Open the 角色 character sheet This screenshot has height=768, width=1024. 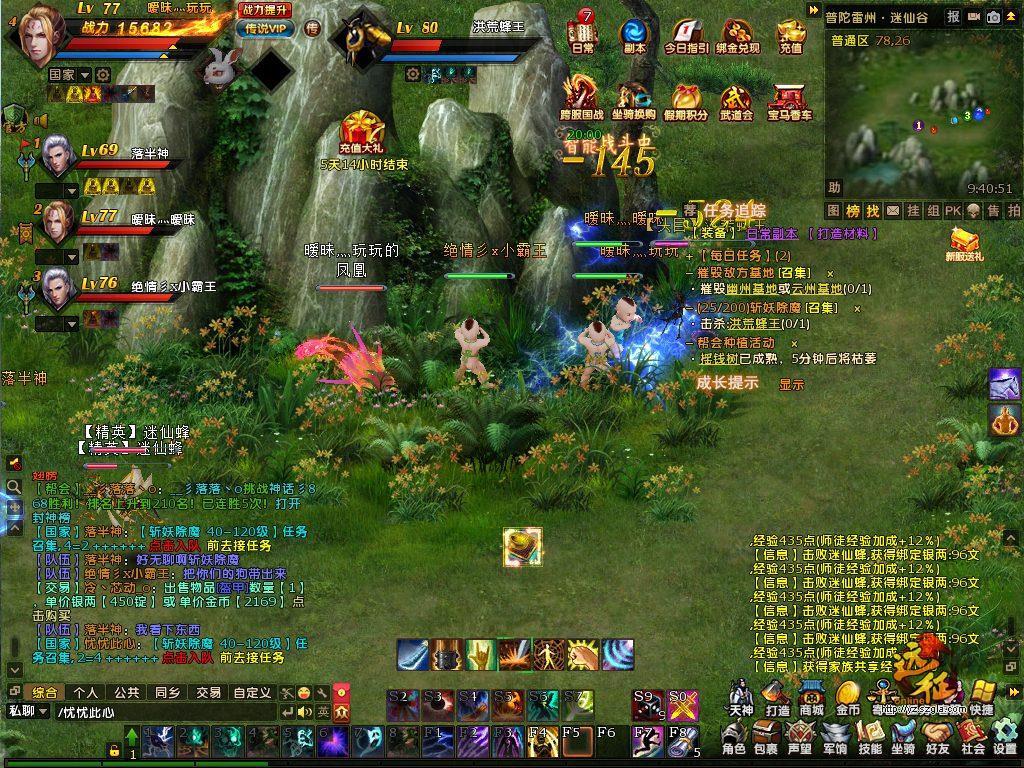tap(733, 740)
